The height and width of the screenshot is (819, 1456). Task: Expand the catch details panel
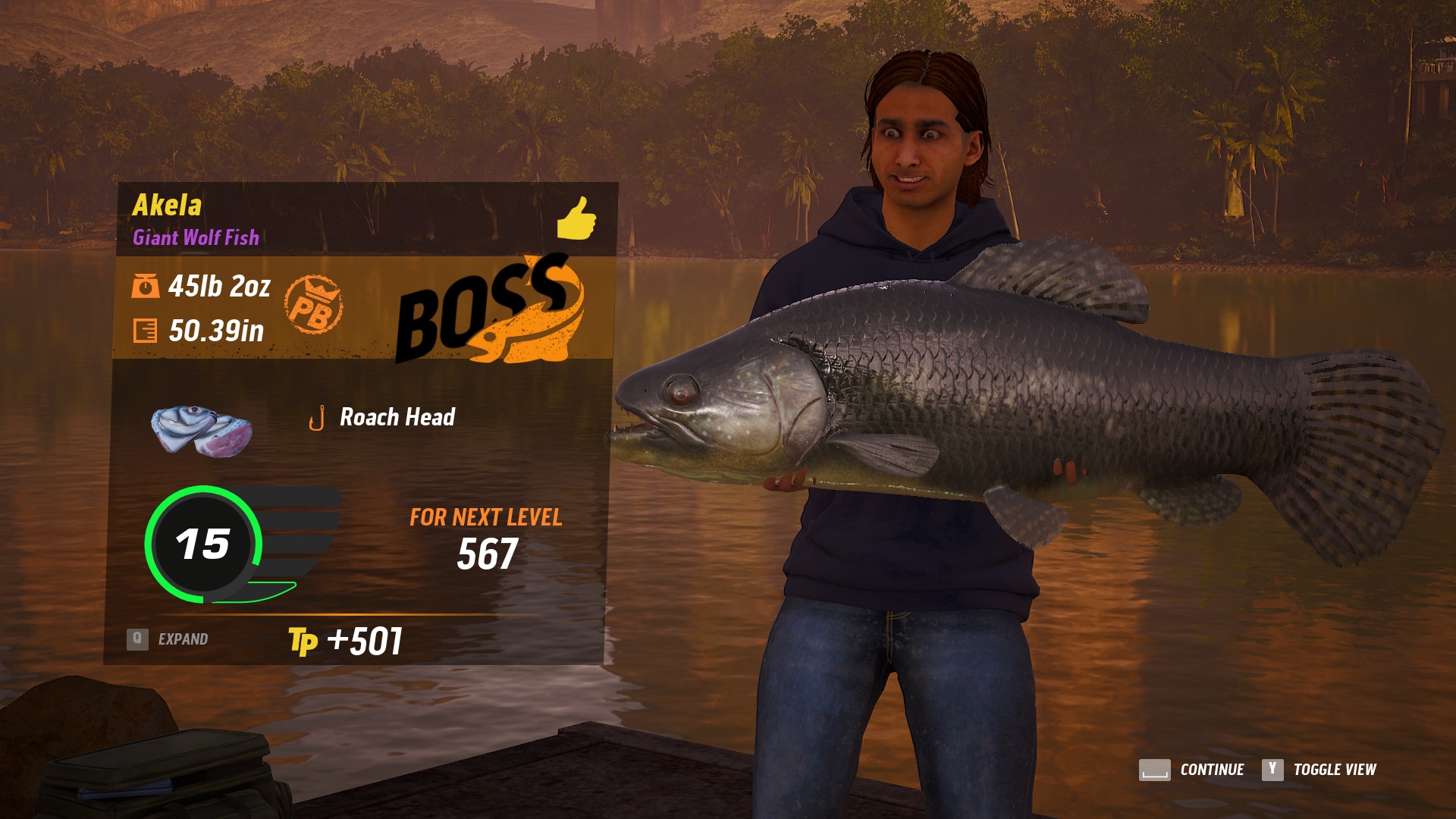tap(168, 639)
